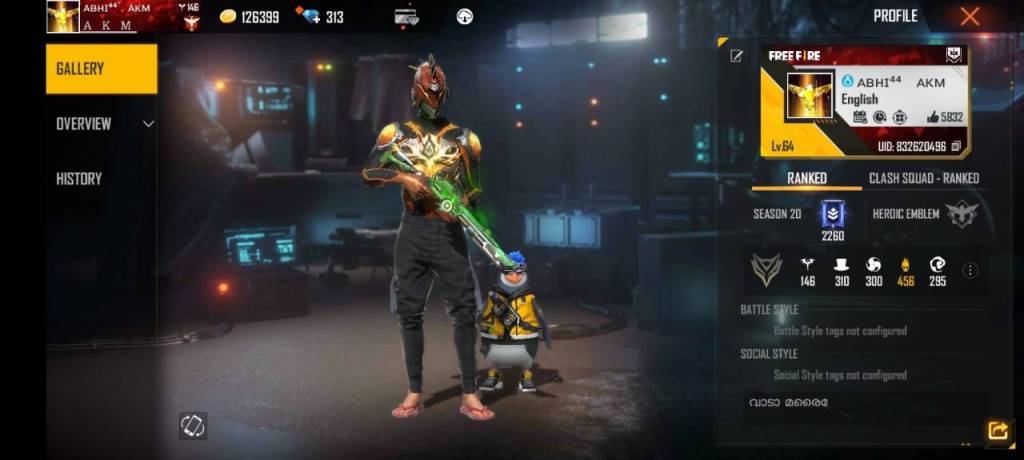Viewport: 1024px width, 460px height.
Task: Close the profile screen with the X
Action: tap(969, 16)
